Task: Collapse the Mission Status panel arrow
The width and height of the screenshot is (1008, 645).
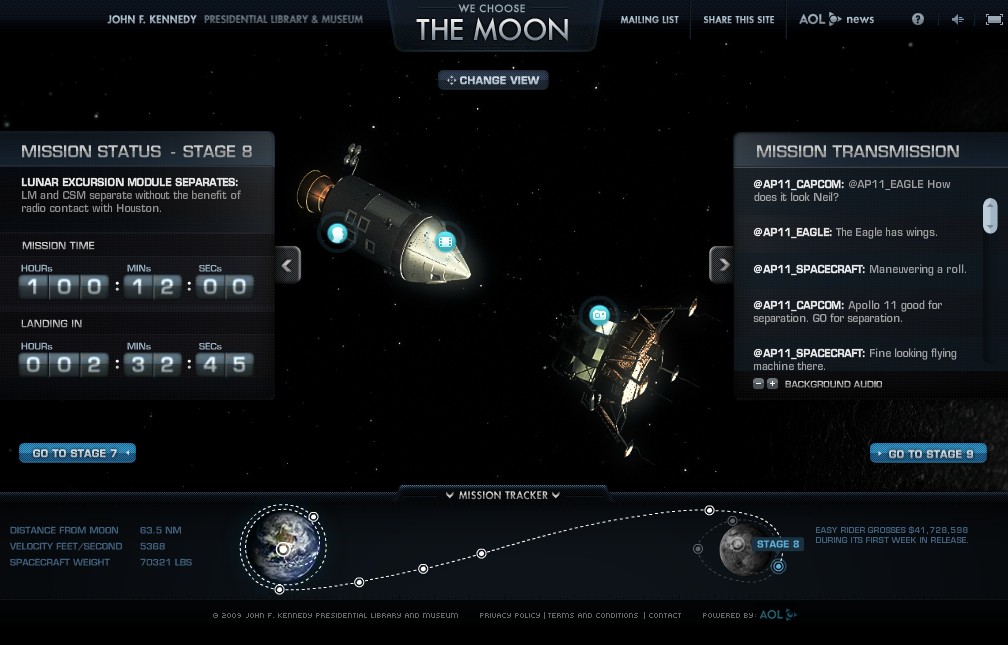Action: pos(288,265)
